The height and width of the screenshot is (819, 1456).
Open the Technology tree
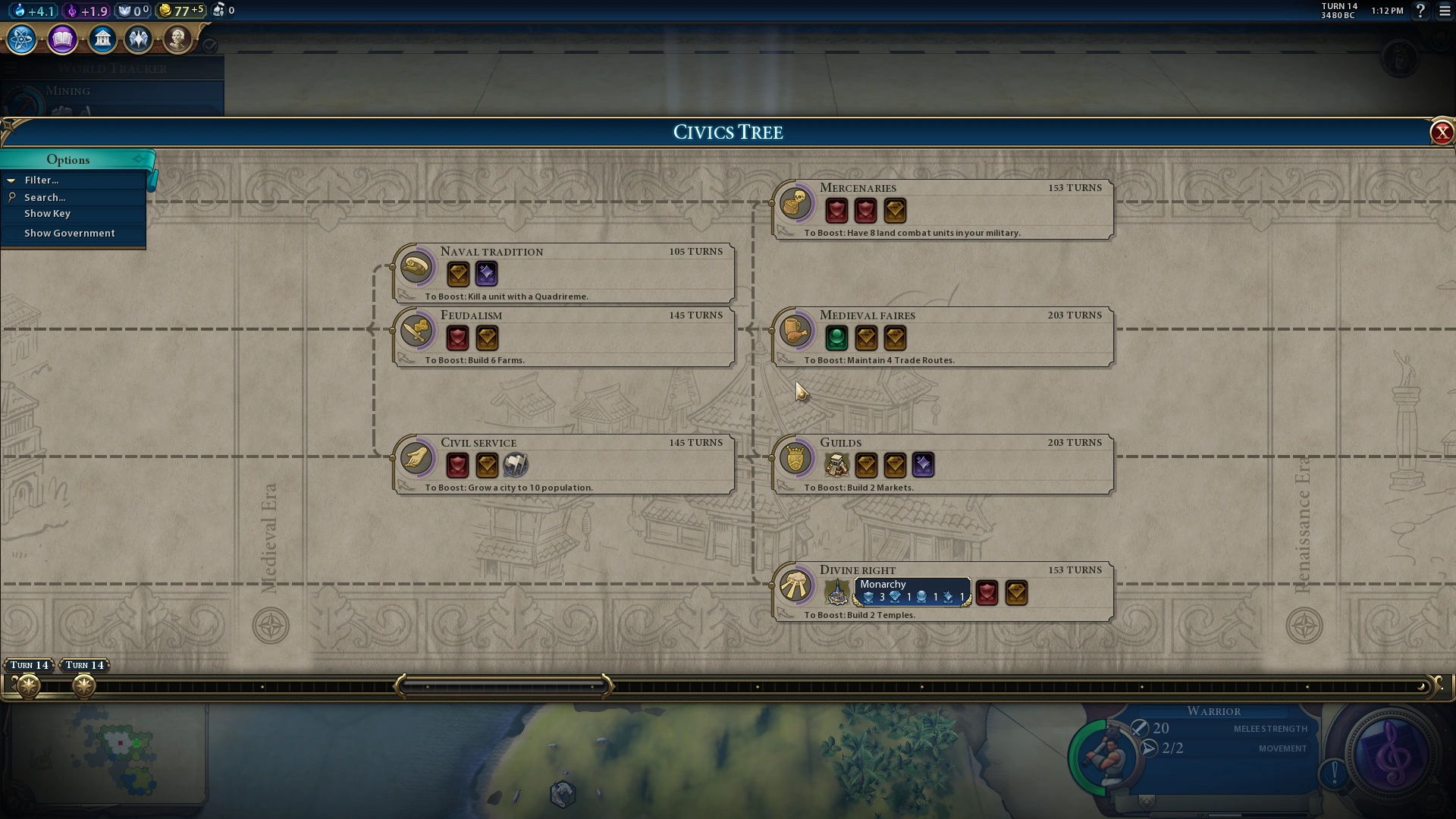[x=20, y=39]
